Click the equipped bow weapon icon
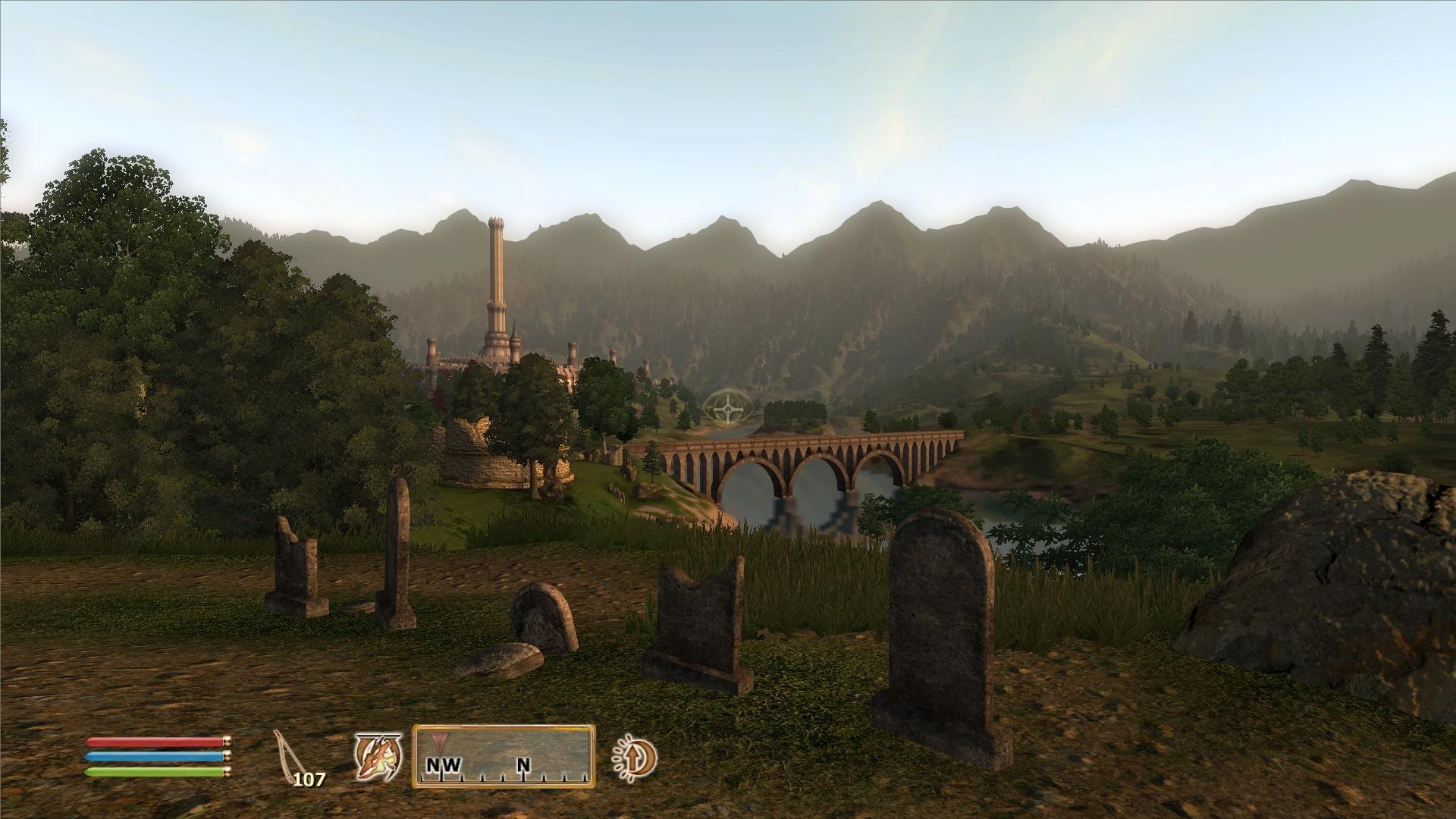The image size is (1456, 819). pyautogui.click(x=288, y=755)
